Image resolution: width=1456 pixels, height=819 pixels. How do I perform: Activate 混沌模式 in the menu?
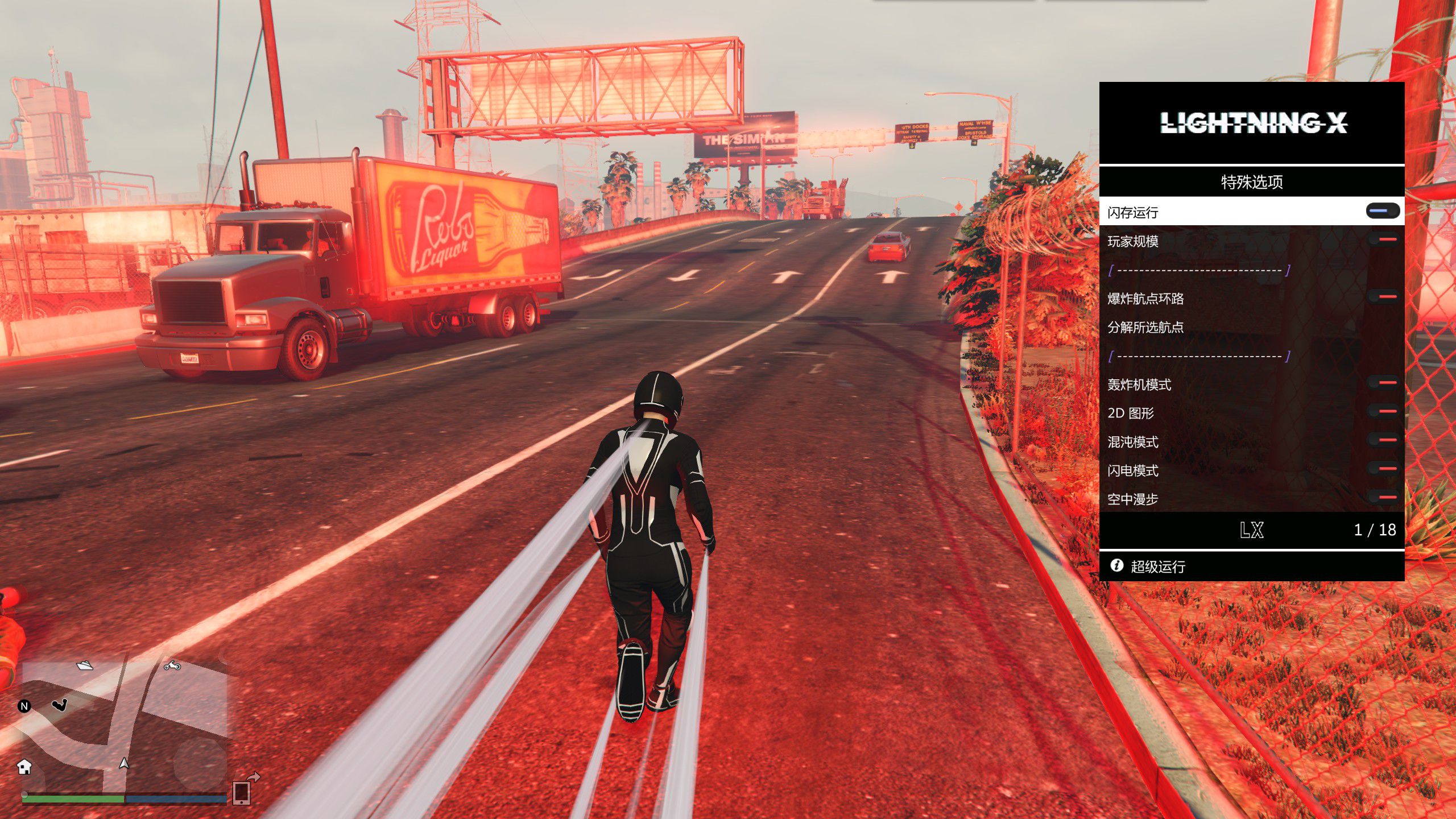(1383, 441)
